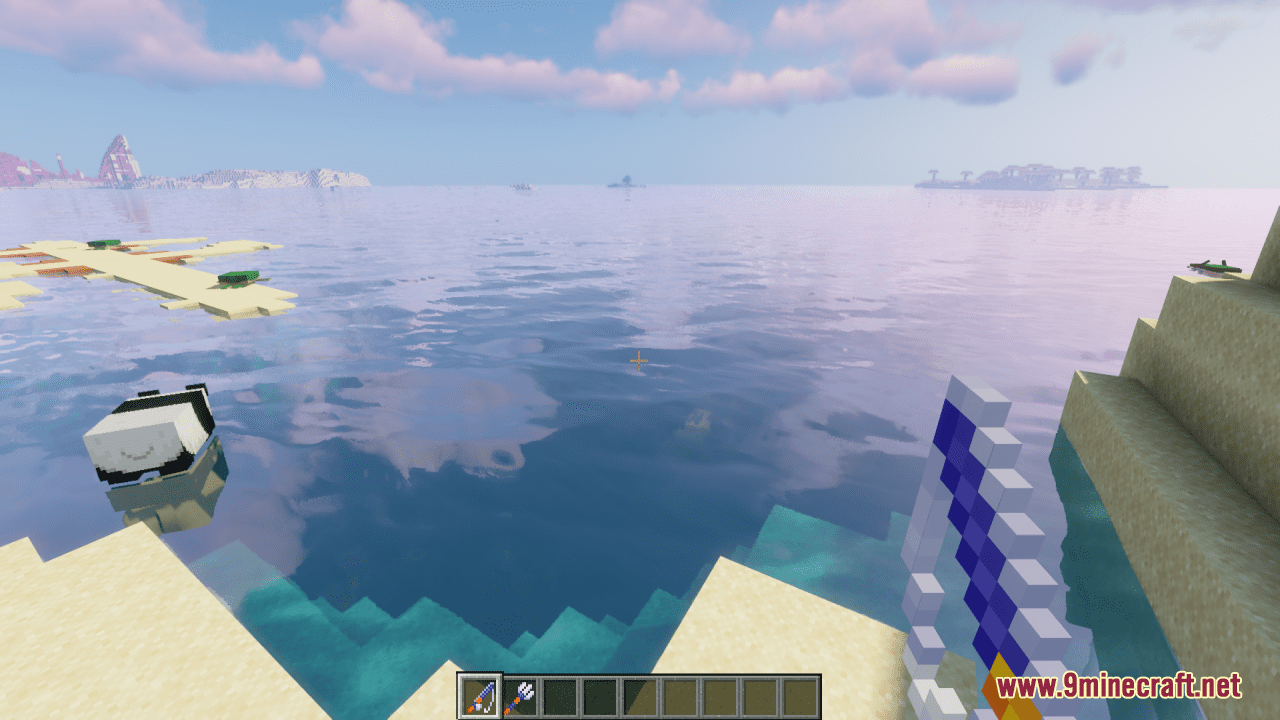
Task: Click the crosshair at screen center
Action: click(638, 360)
